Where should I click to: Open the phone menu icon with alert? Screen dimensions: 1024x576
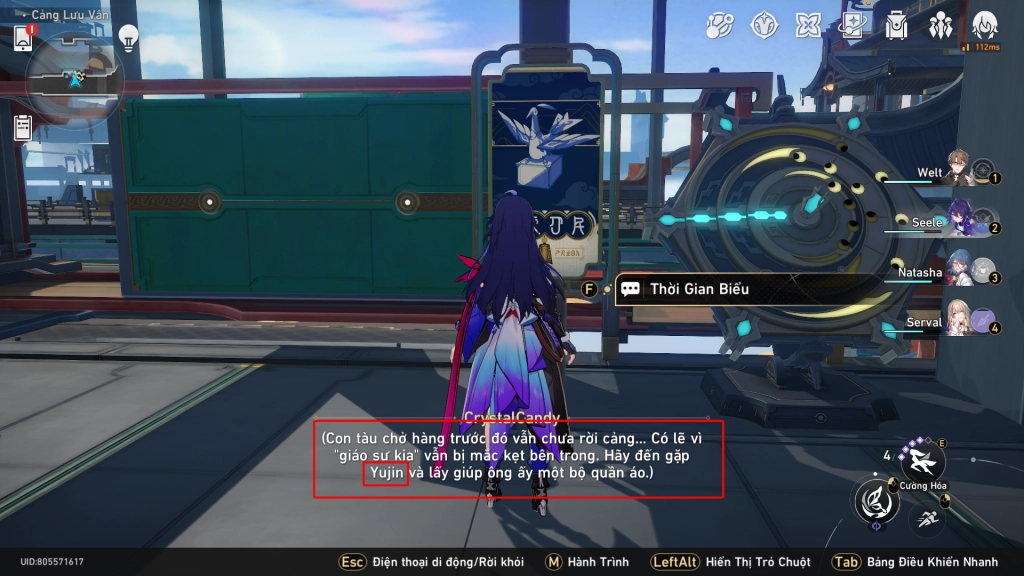coord(24,38)
